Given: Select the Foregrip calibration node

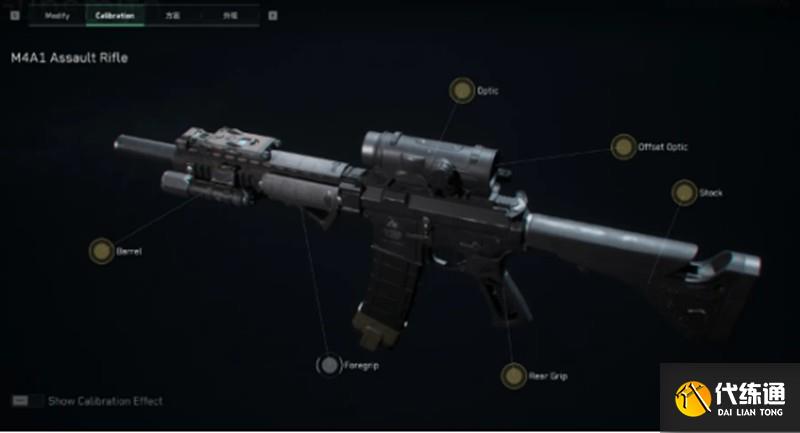Looking at the screenshot, I should pyautogui.click(x=329, y=366).
